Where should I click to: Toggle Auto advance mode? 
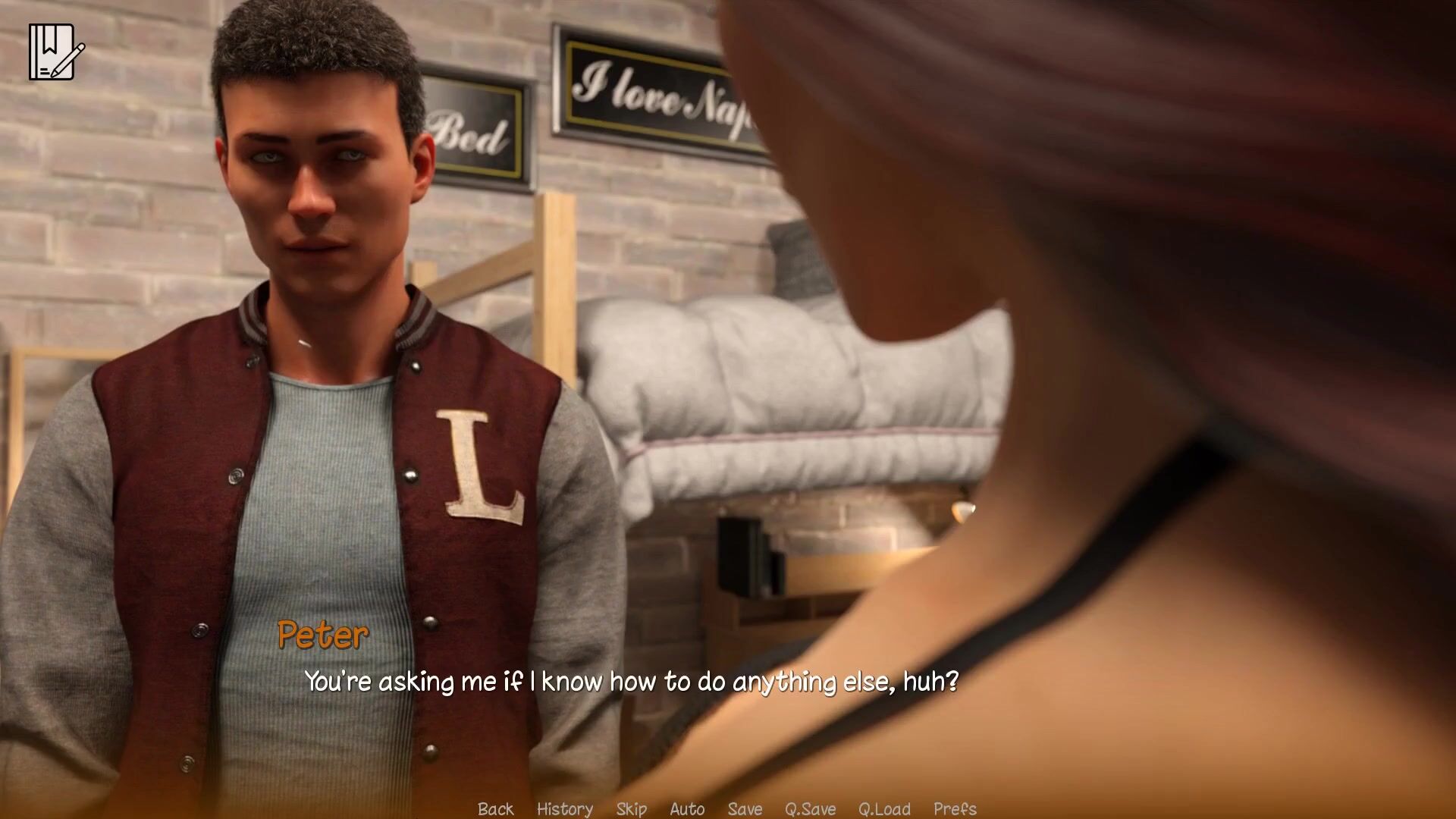[x=687, y=808]
